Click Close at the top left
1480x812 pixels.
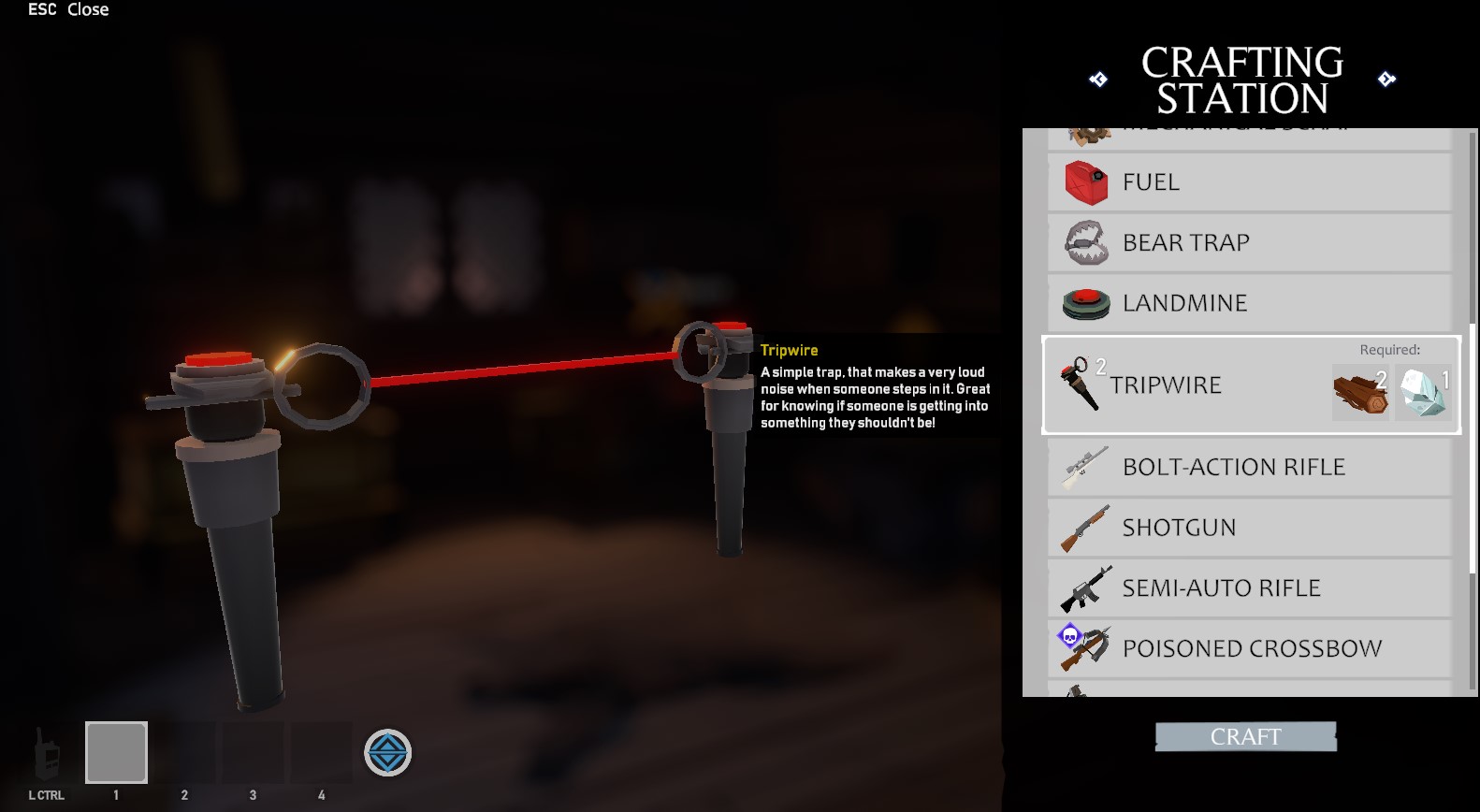87,9
